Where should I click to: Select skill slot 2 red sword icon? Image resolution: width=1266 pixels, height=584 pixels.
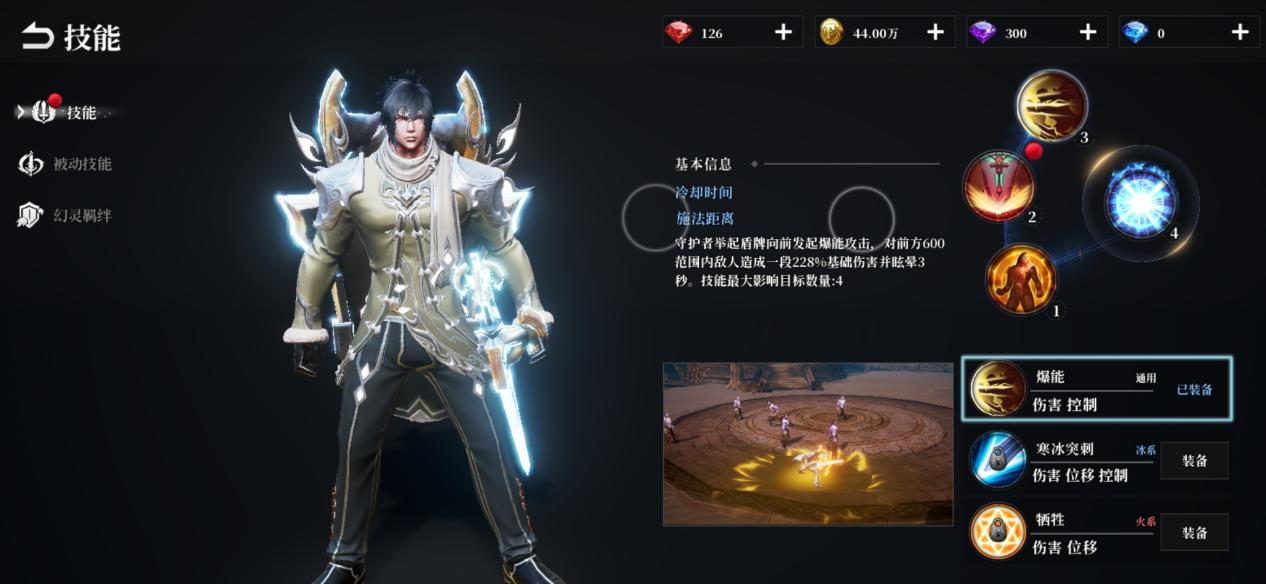coord(999,186)
